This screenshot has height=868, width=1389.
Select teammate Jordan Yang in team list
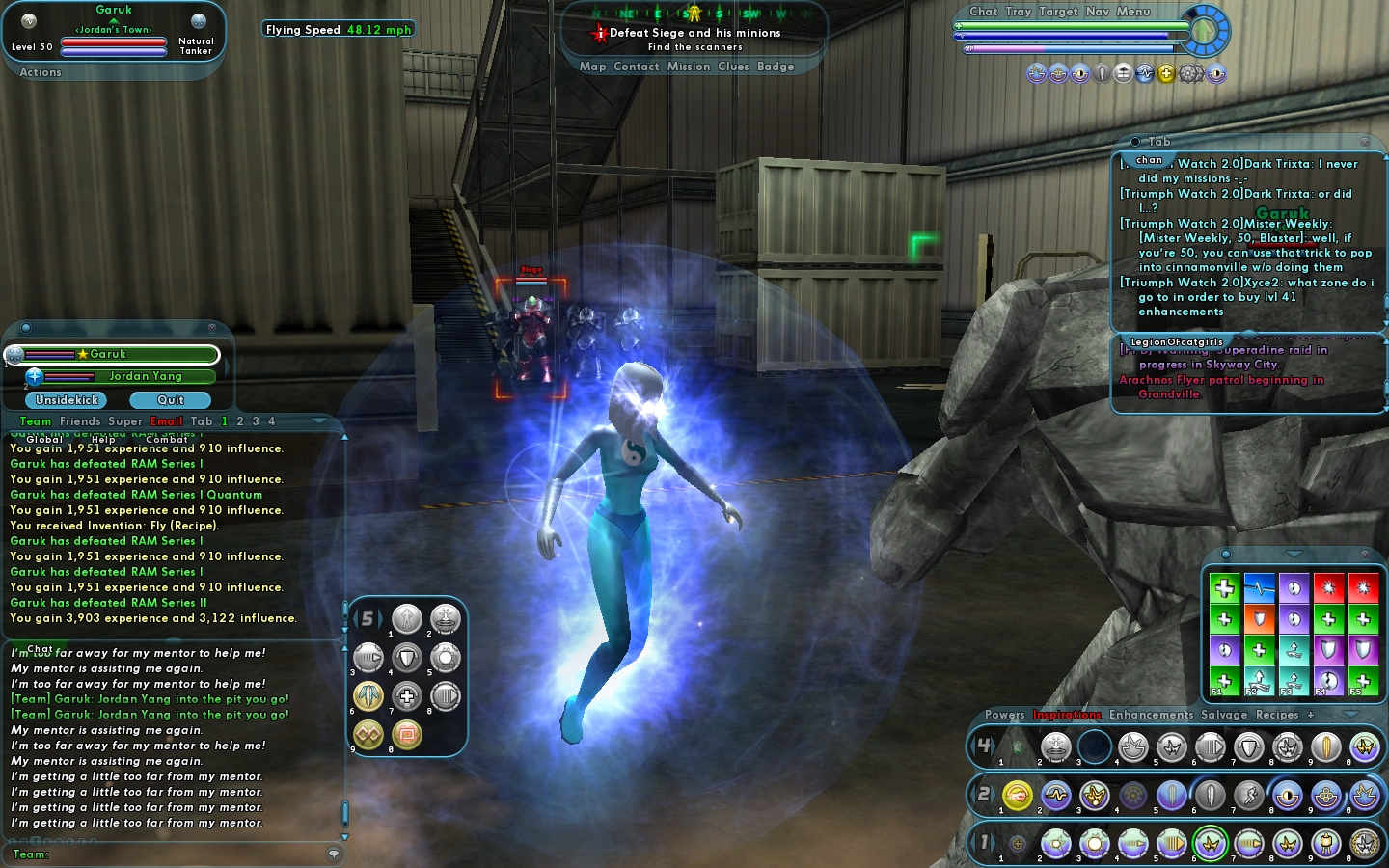tap(145, 376)
